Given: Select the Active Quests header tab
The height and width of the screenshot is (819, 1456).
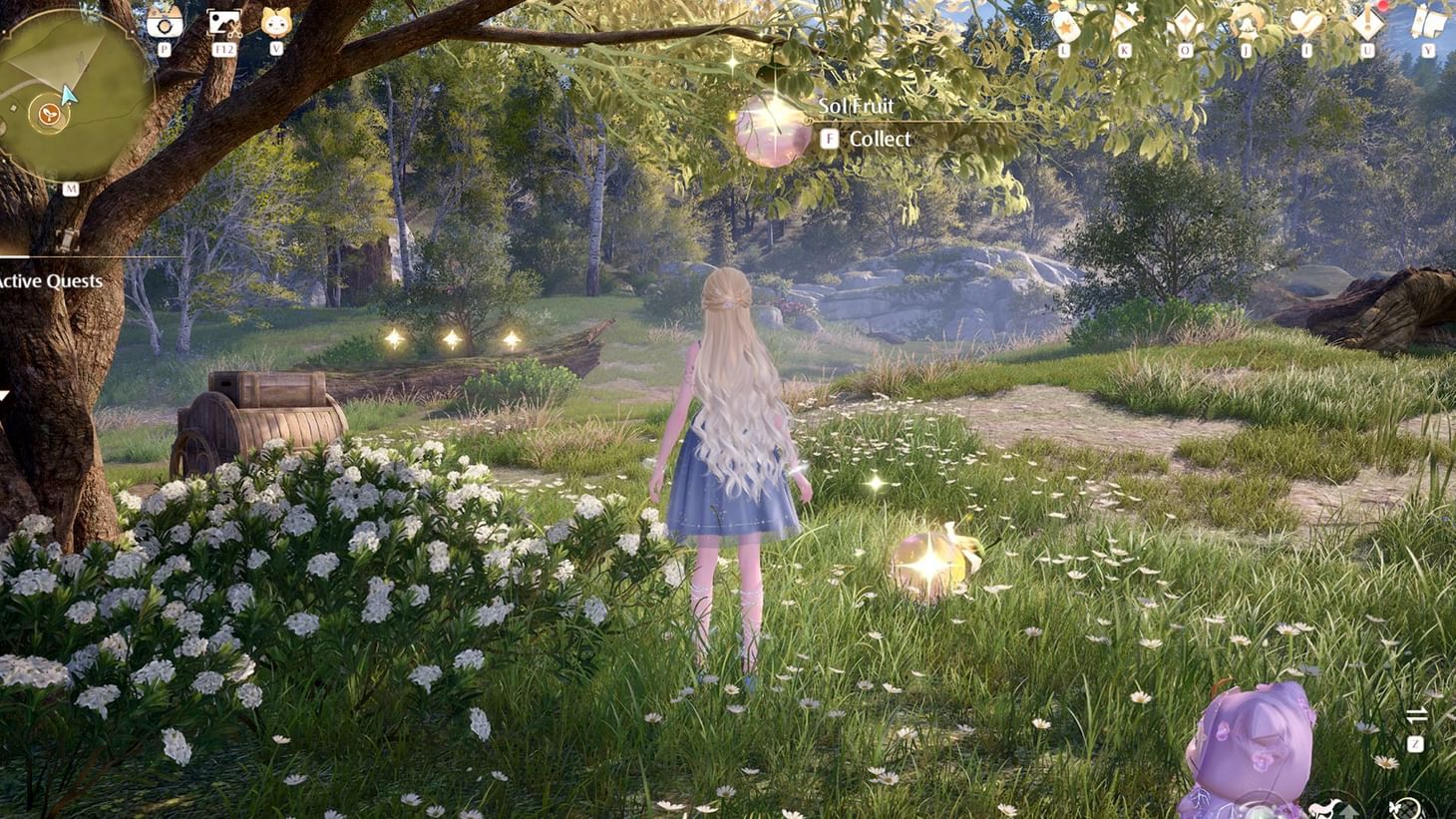Looking at the screenshot, I should [x=50, y=281].
